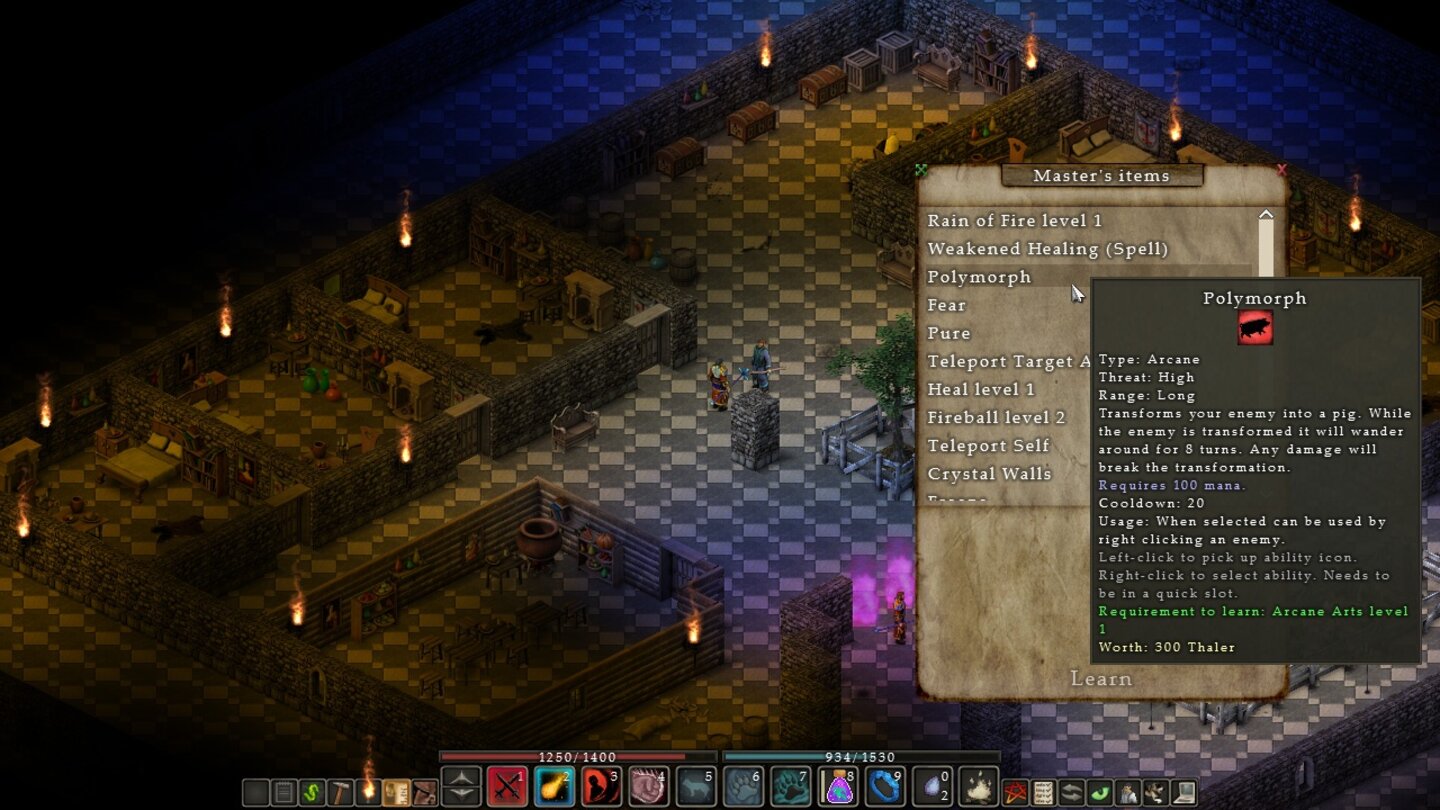Use the purple potion in slot 8
The height and width of the screenshot is (810, 1440).
click(837, 787)
